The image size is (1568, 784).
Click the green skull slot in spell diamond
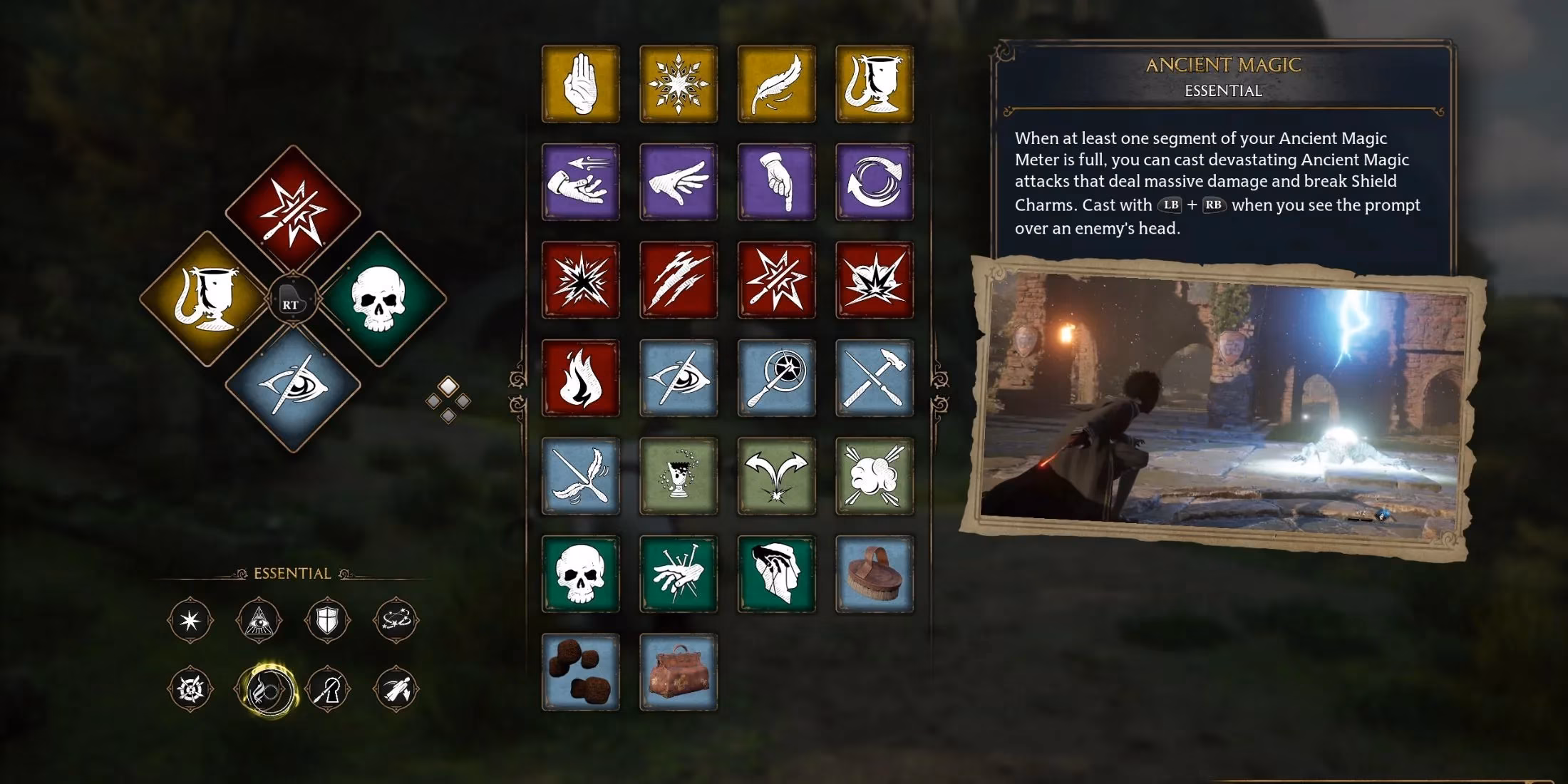click(x=378, y=299)
